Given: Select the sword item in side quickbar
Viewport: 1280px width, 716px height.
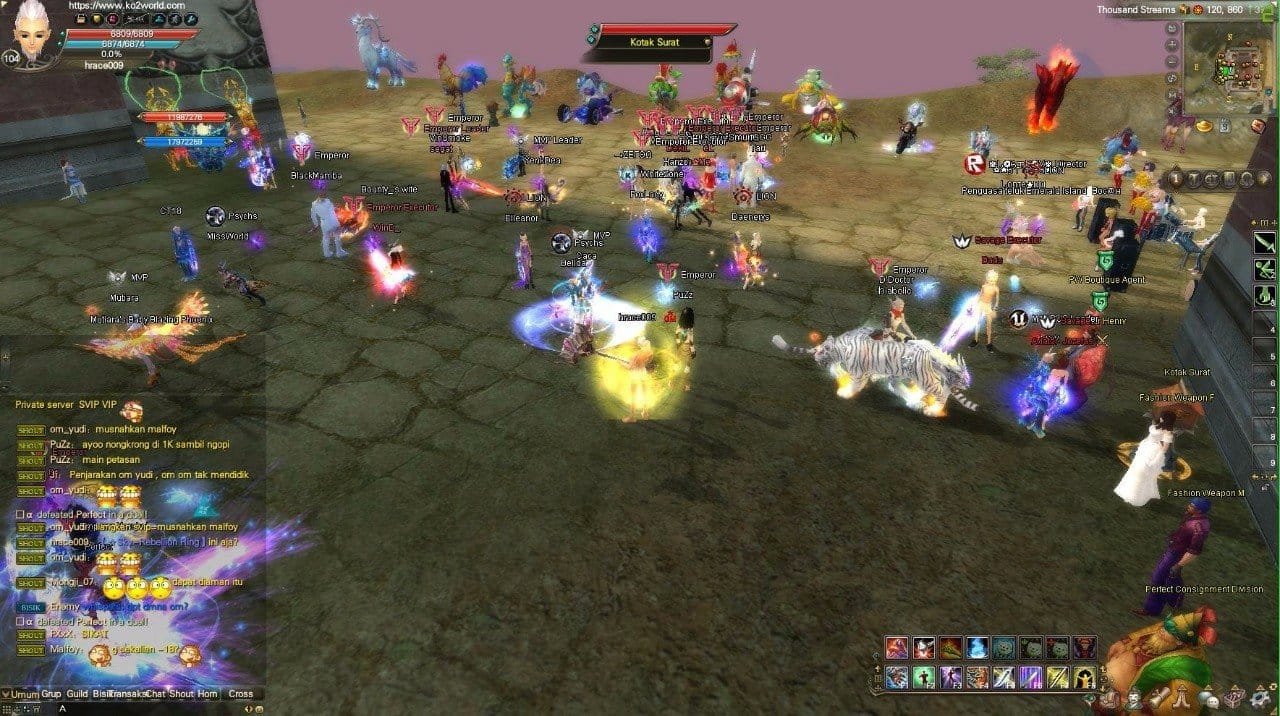Looking at the screenshot, I should pos(1265,243).
